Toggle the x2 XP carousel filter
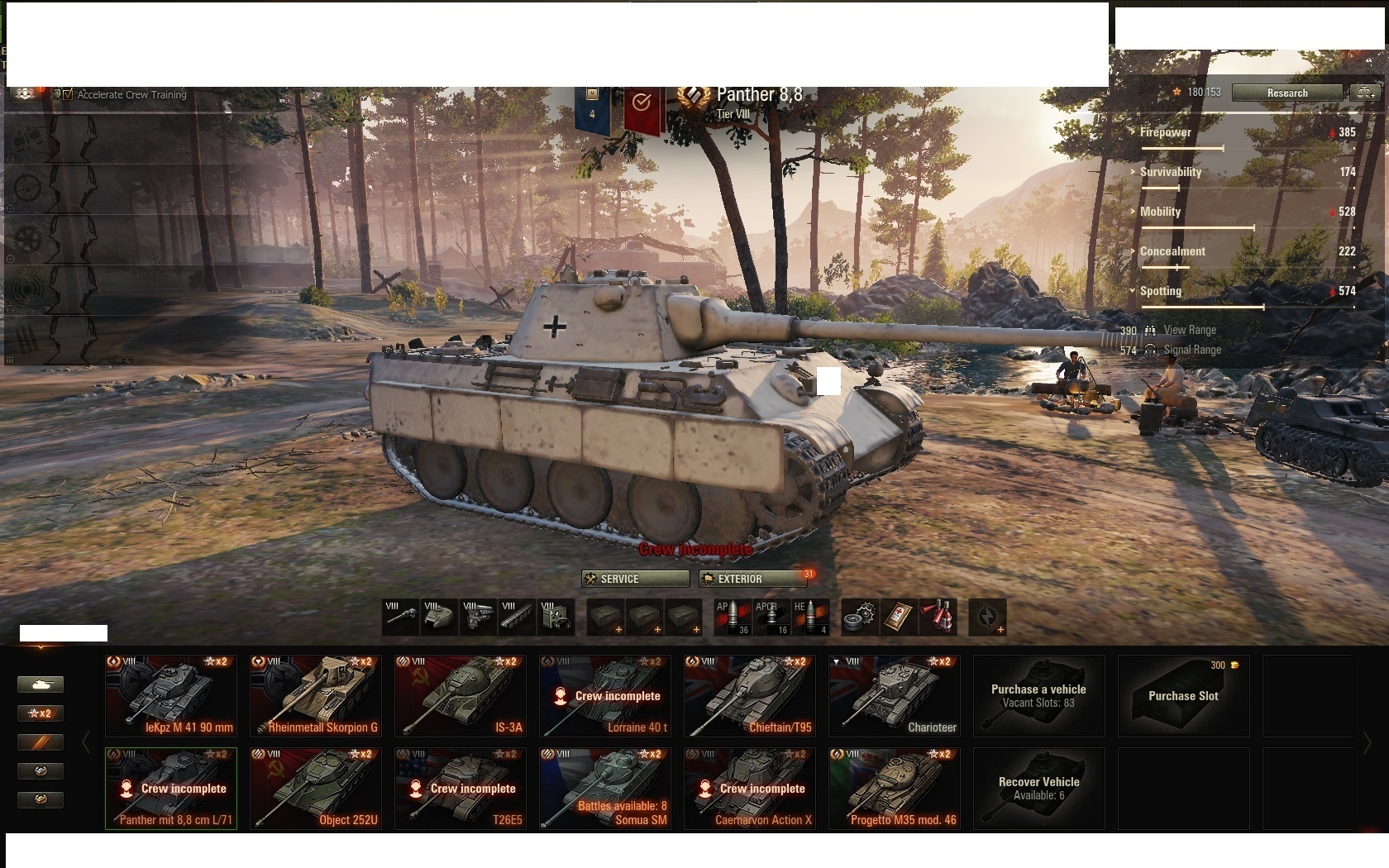Image resolution: width=1389 pixels, height=868 pixels. 40,713
